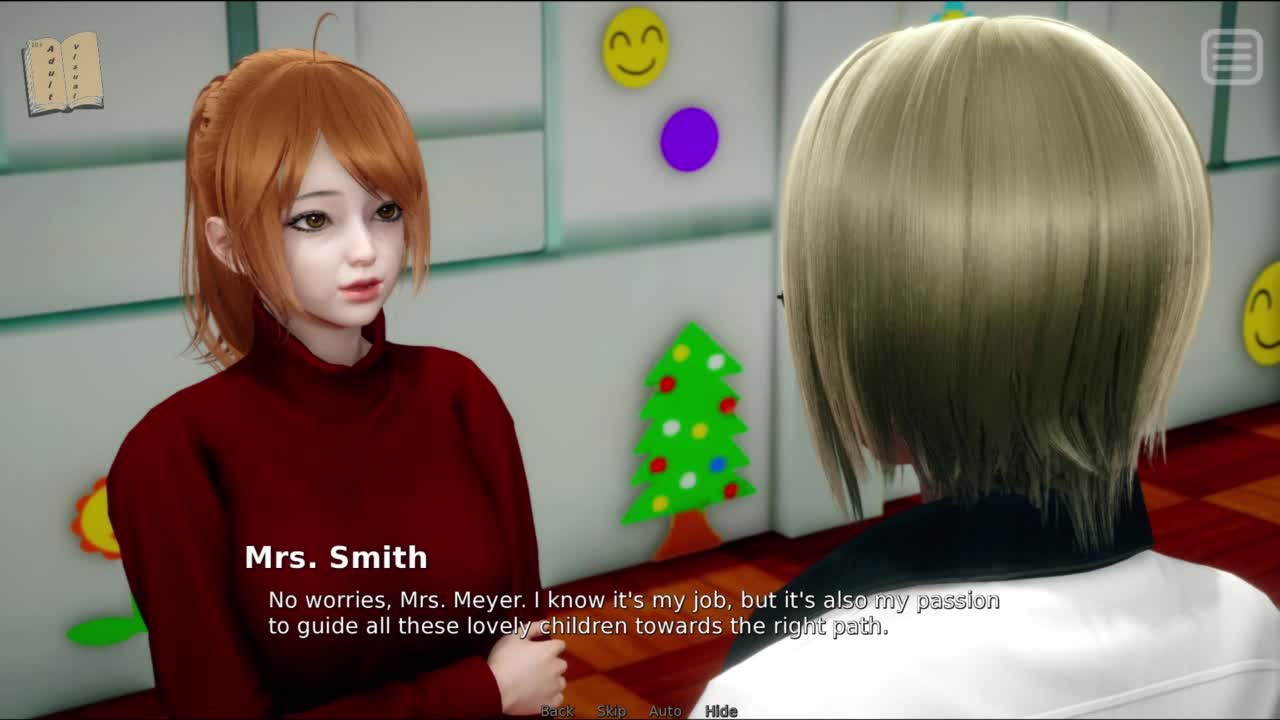Toggle Auto dialogue advance
The height and width of the screenshot is (720, 1280).
click(x=665, y=711)
